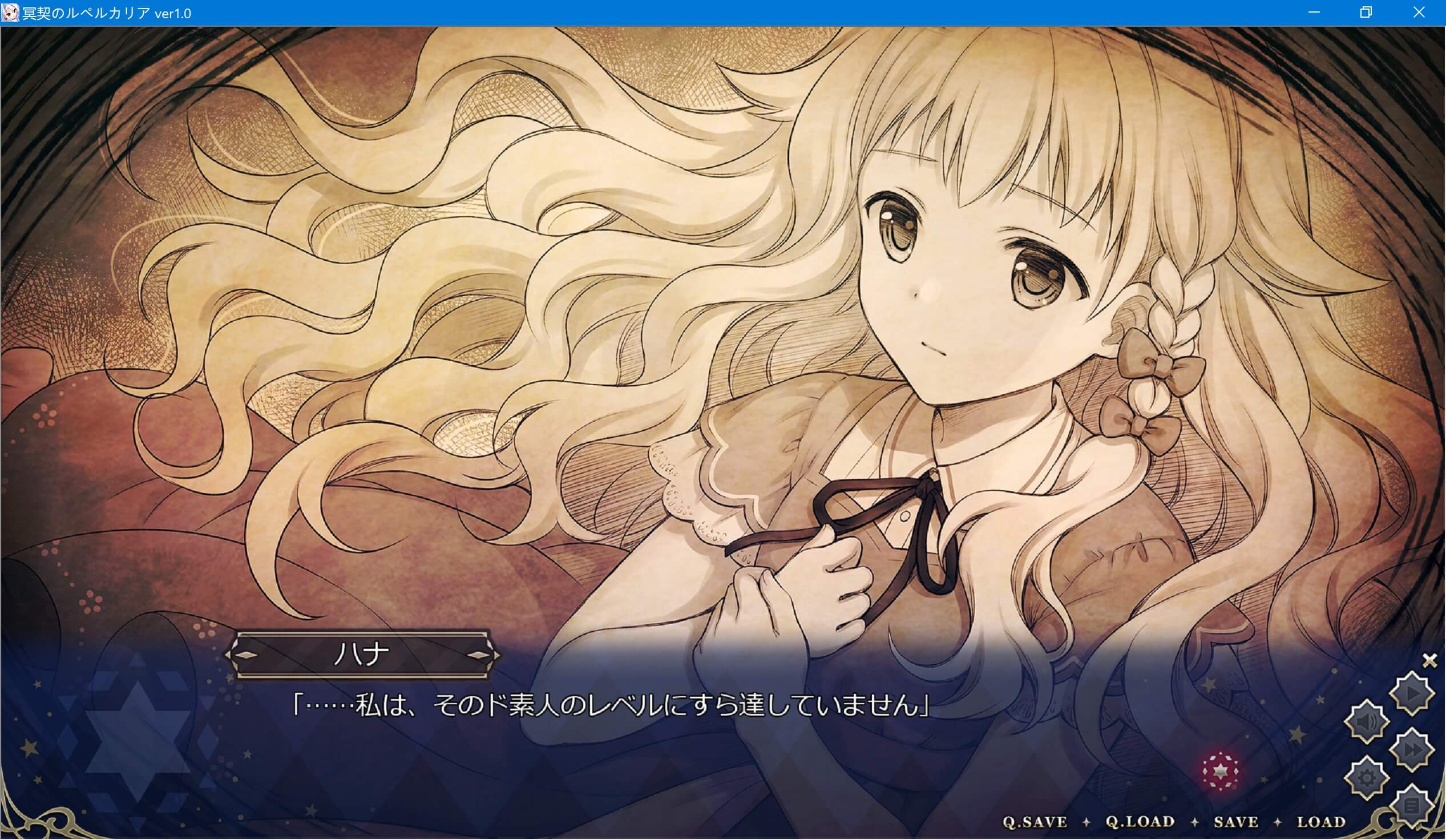Click the fast-forward skip icon
This screenshot has height=840, width=1446.
coord(1412,749)
